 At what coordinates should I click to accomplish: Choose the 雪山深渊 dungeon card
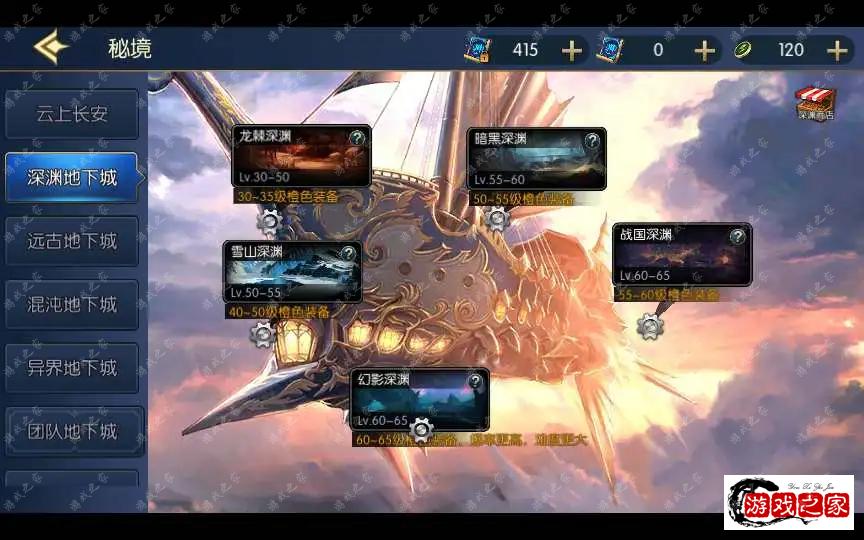click(x=292, y=272)
